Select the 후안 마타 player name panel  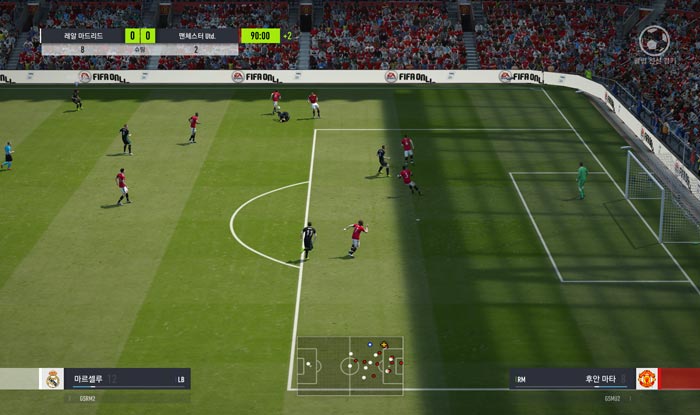click(x=572, y=379)
